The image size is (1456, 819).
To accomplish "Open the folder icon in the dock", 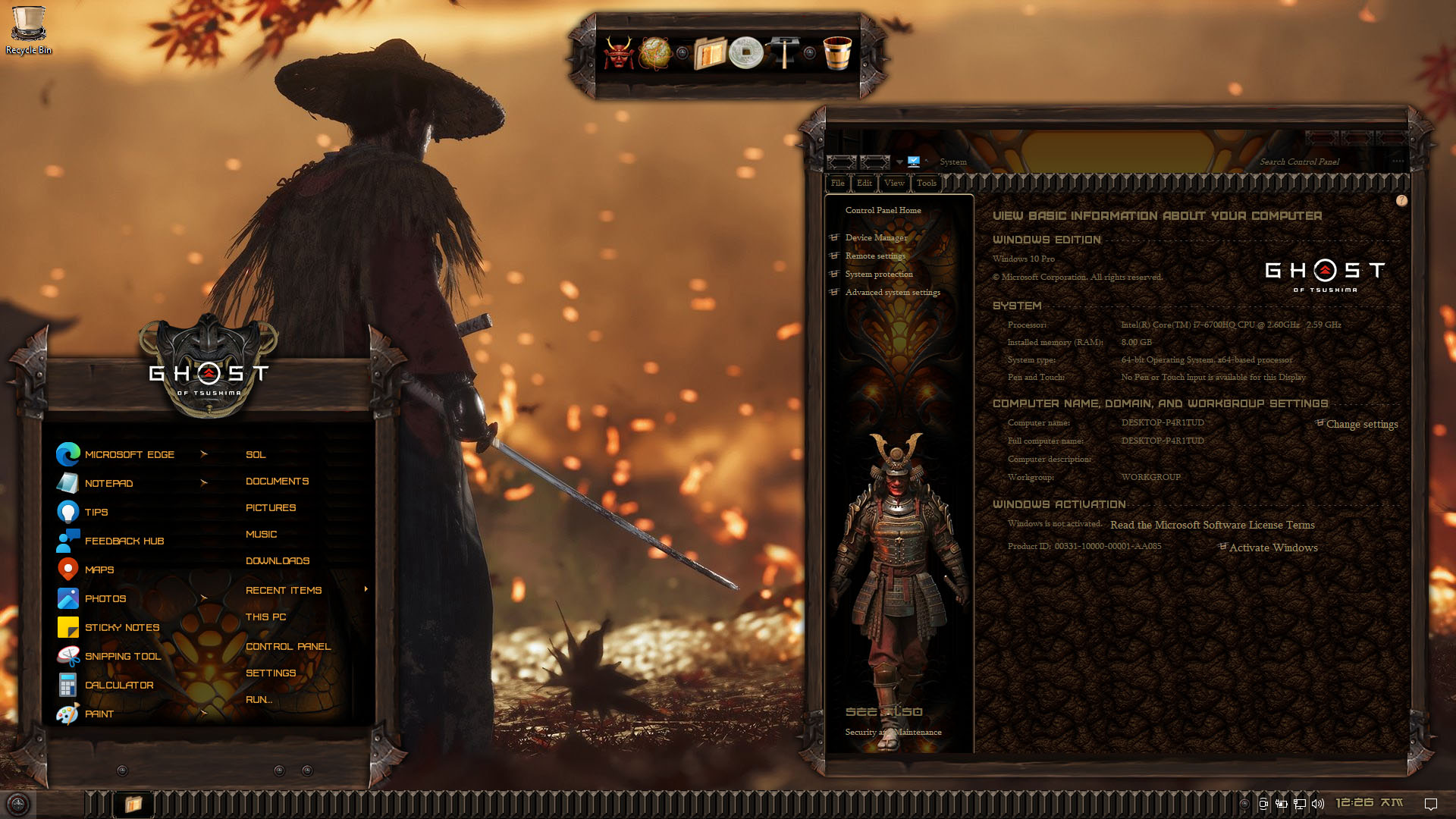I will point(710,53).
